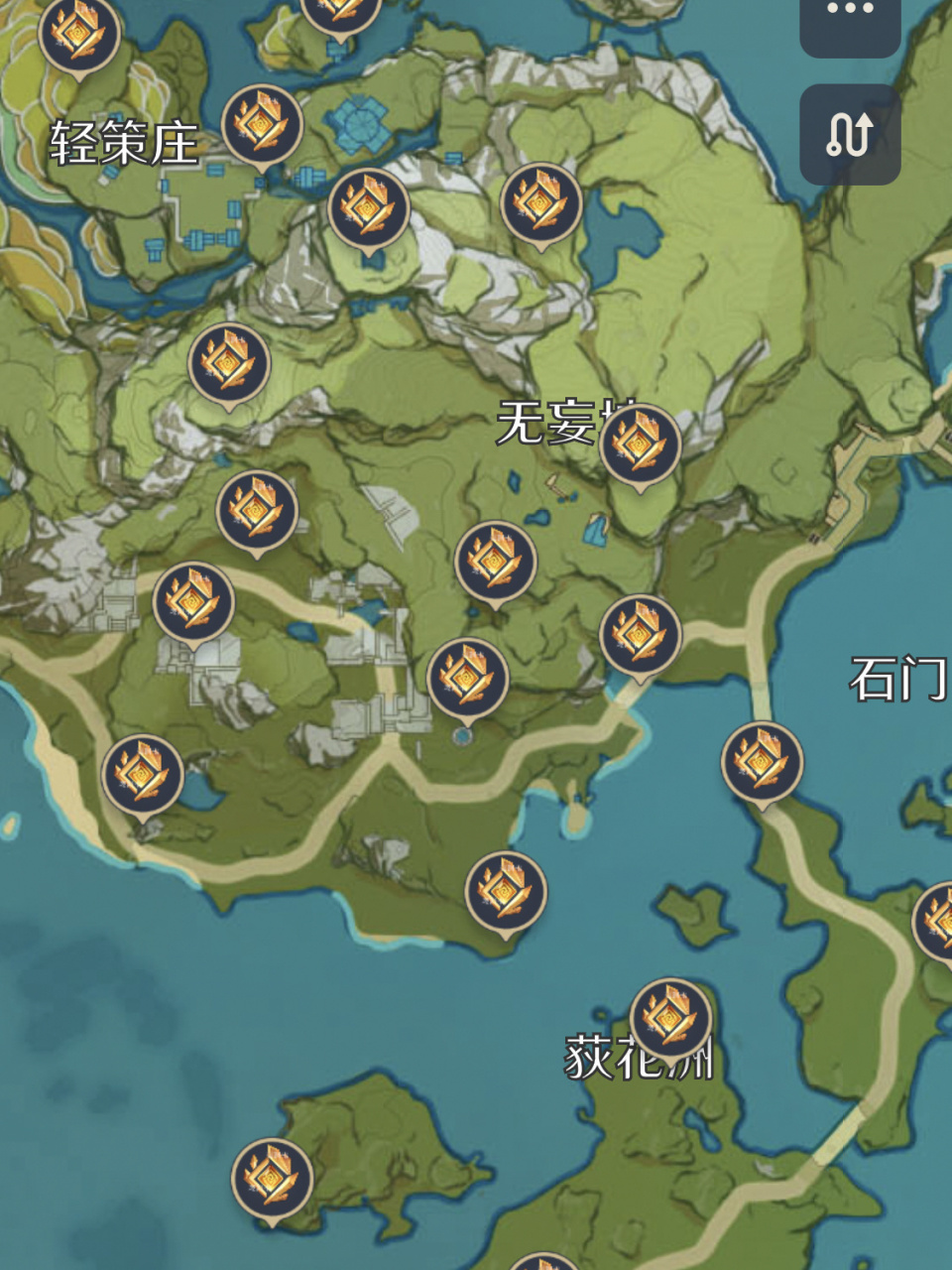Toggle the route planning button
This screenshot has height=1270, width=952.
(x=850, y=135)
